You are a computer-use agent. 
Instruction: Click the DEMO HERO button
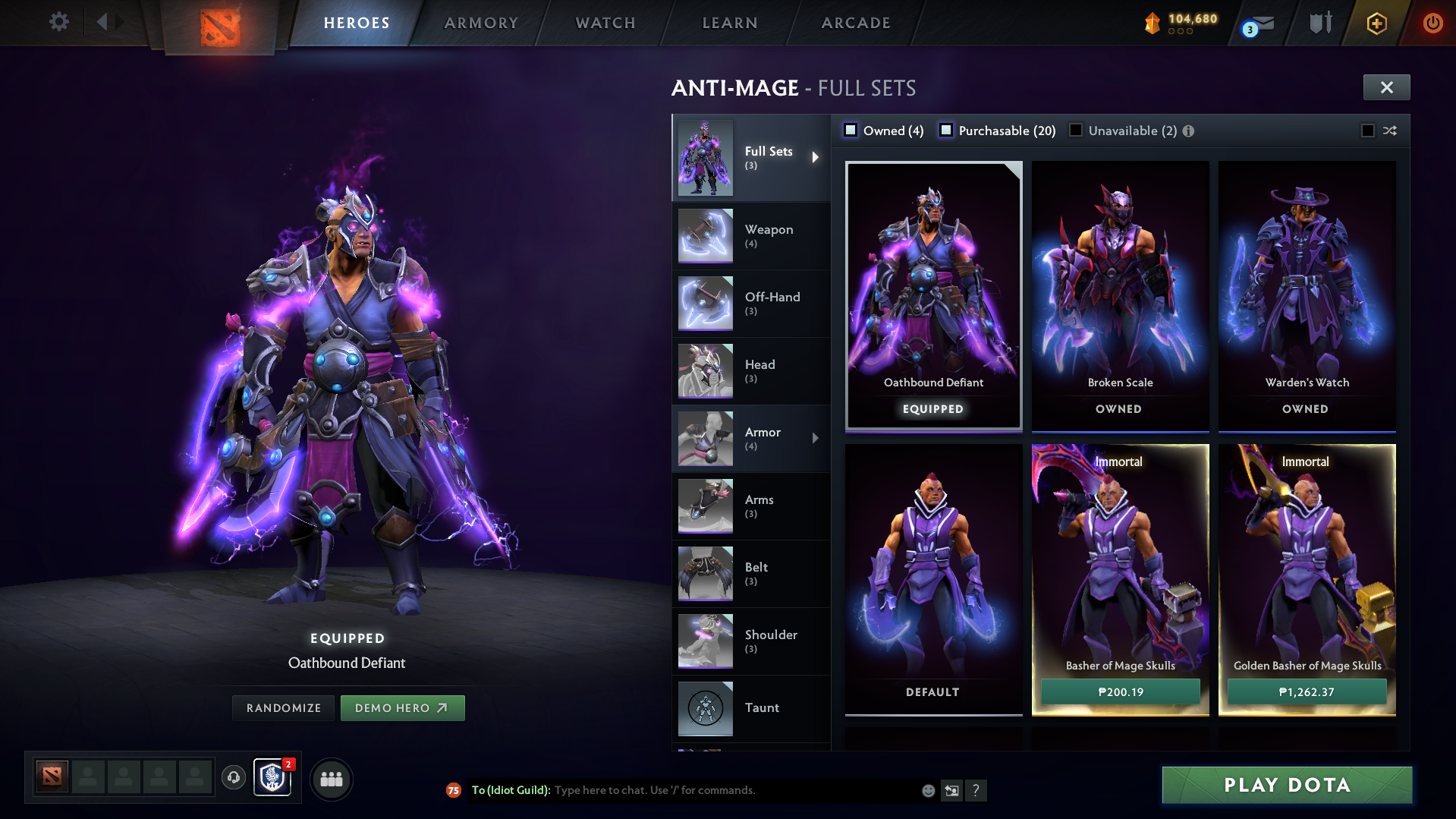pos(403,707)
